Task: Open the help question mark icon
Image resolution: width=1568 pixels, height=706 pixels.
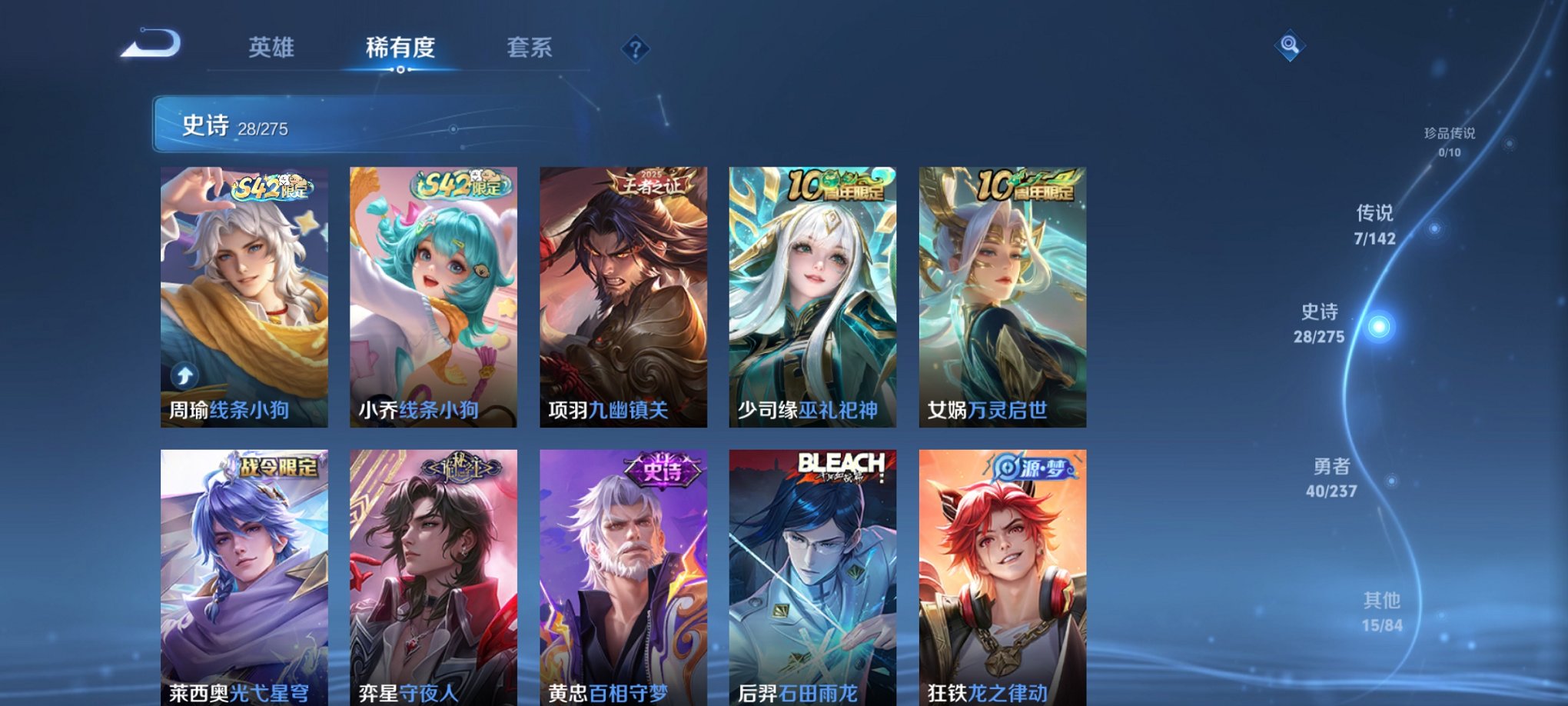Action: [x=635, y=49]
